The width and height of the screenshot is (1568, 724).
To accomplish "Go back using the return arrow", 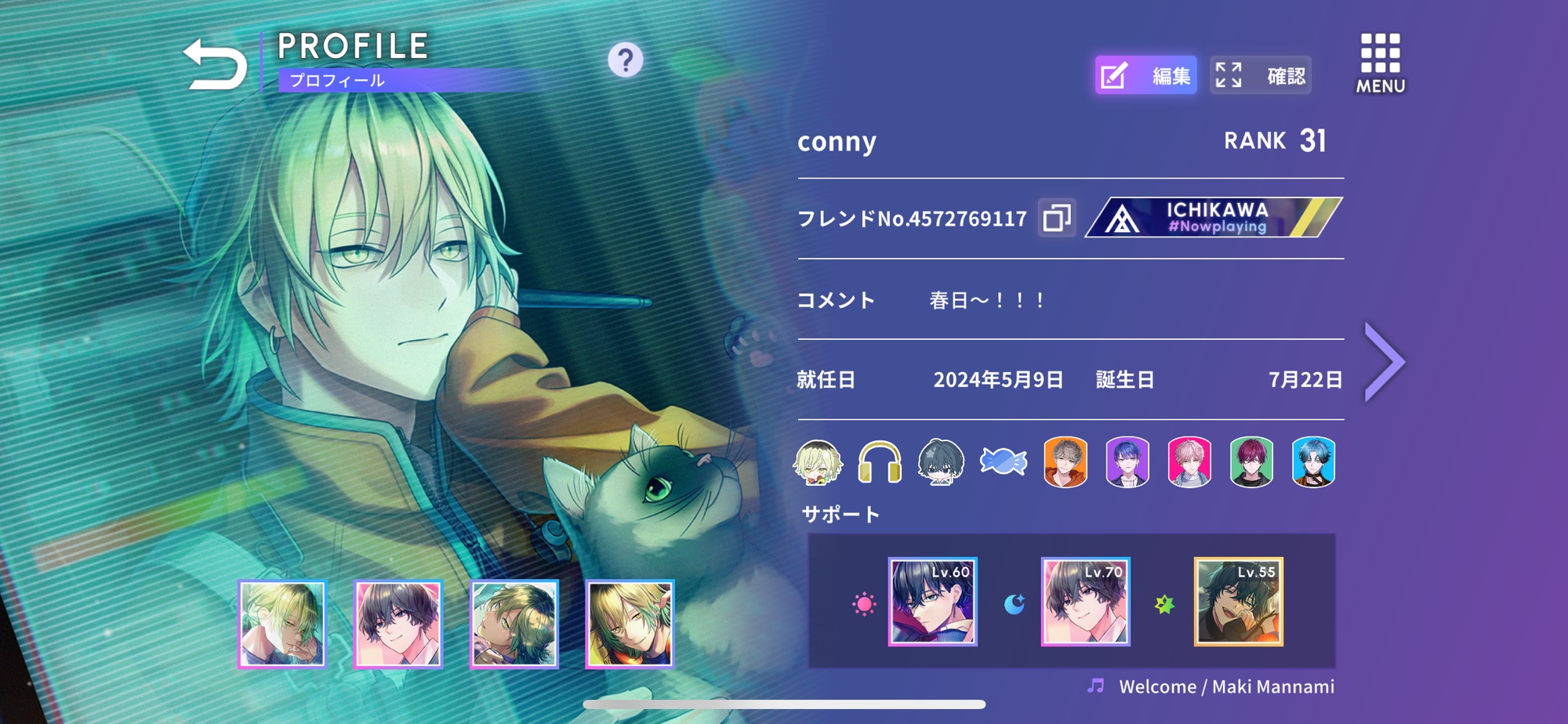I will [214, 64].
